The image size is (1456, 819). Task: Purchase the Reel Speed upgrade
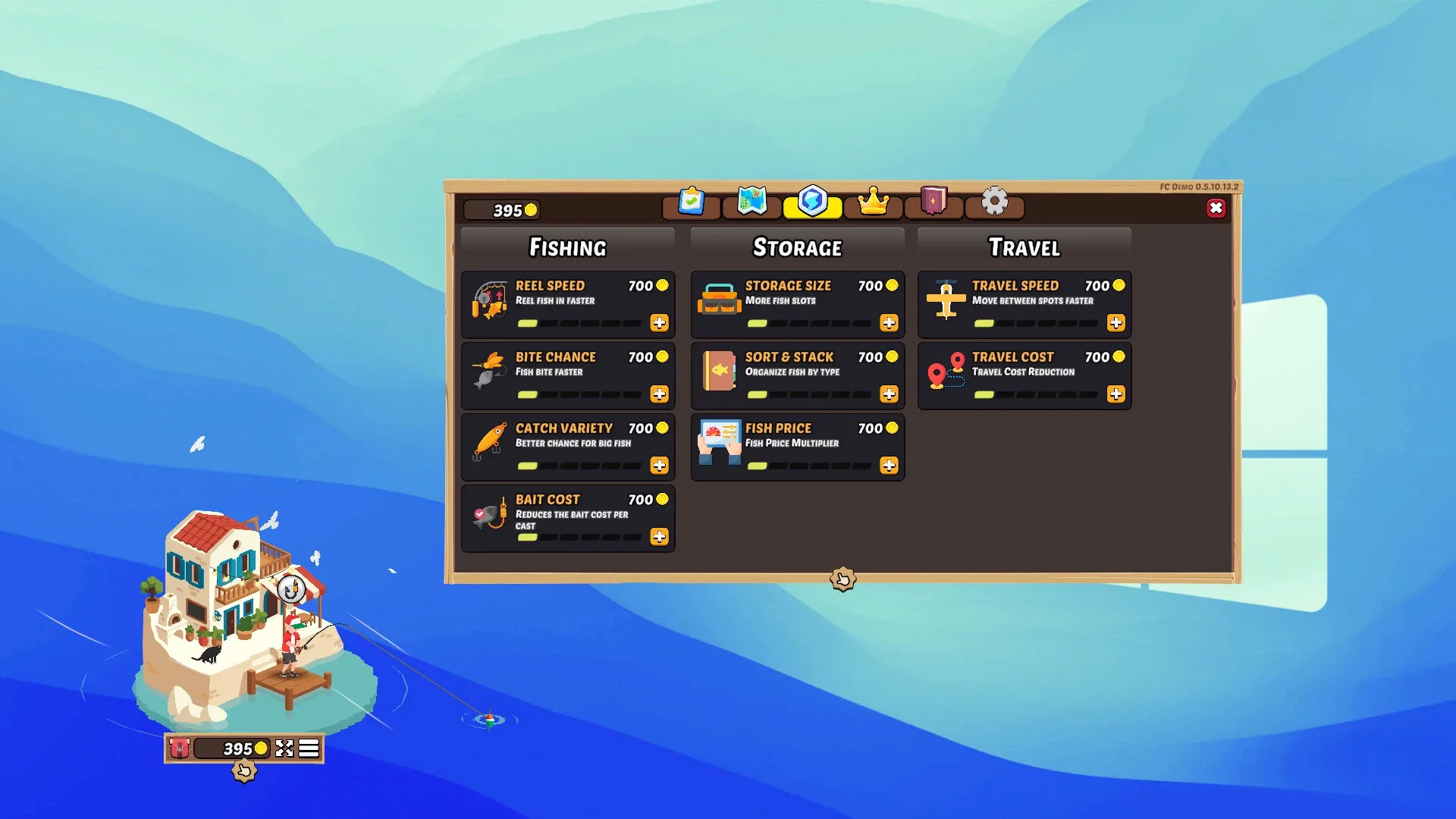pyautogui.click(x=660, y=324)
